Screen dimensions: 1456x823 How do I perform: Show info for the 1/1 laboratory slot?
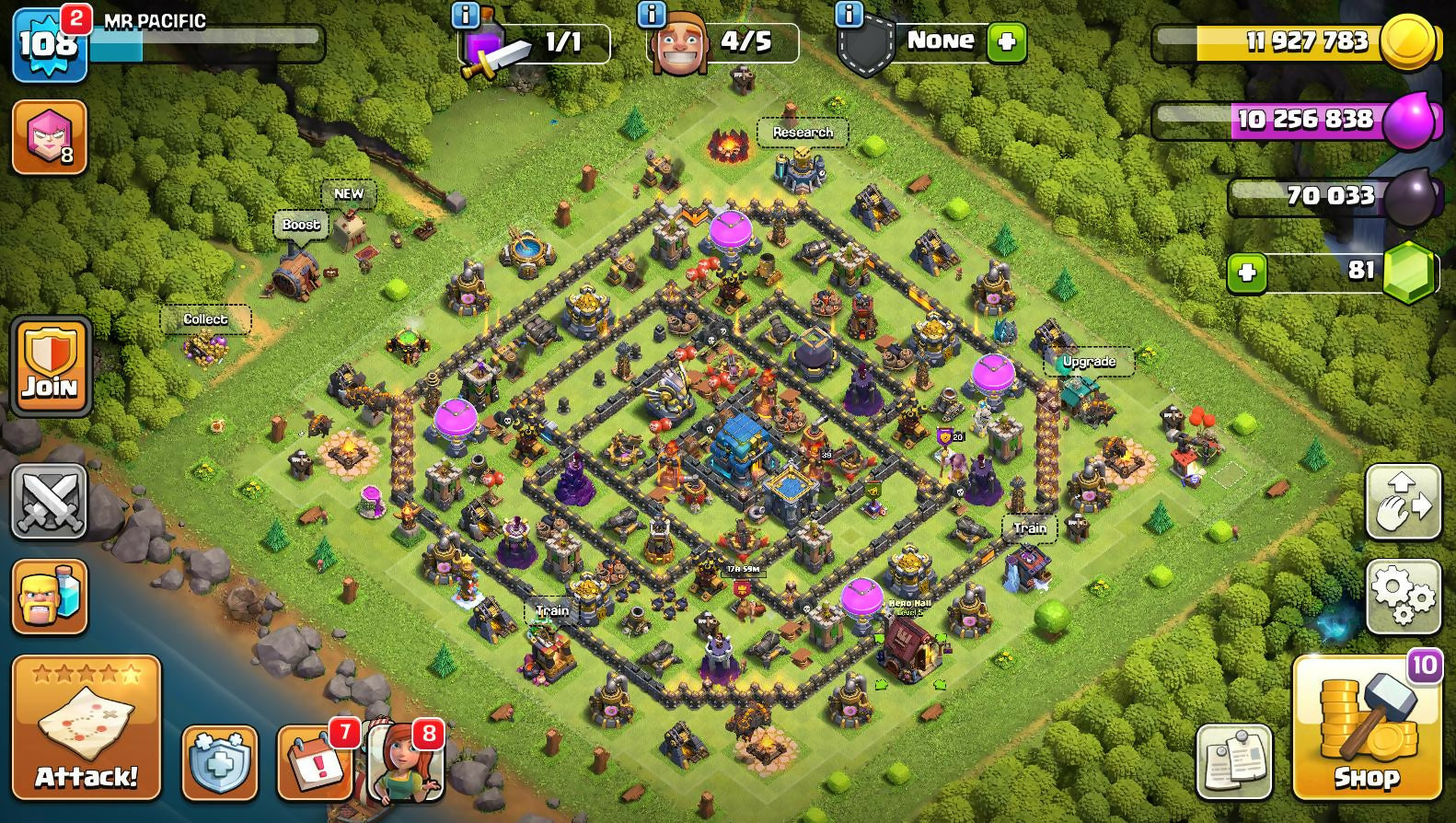coord(466,14)
